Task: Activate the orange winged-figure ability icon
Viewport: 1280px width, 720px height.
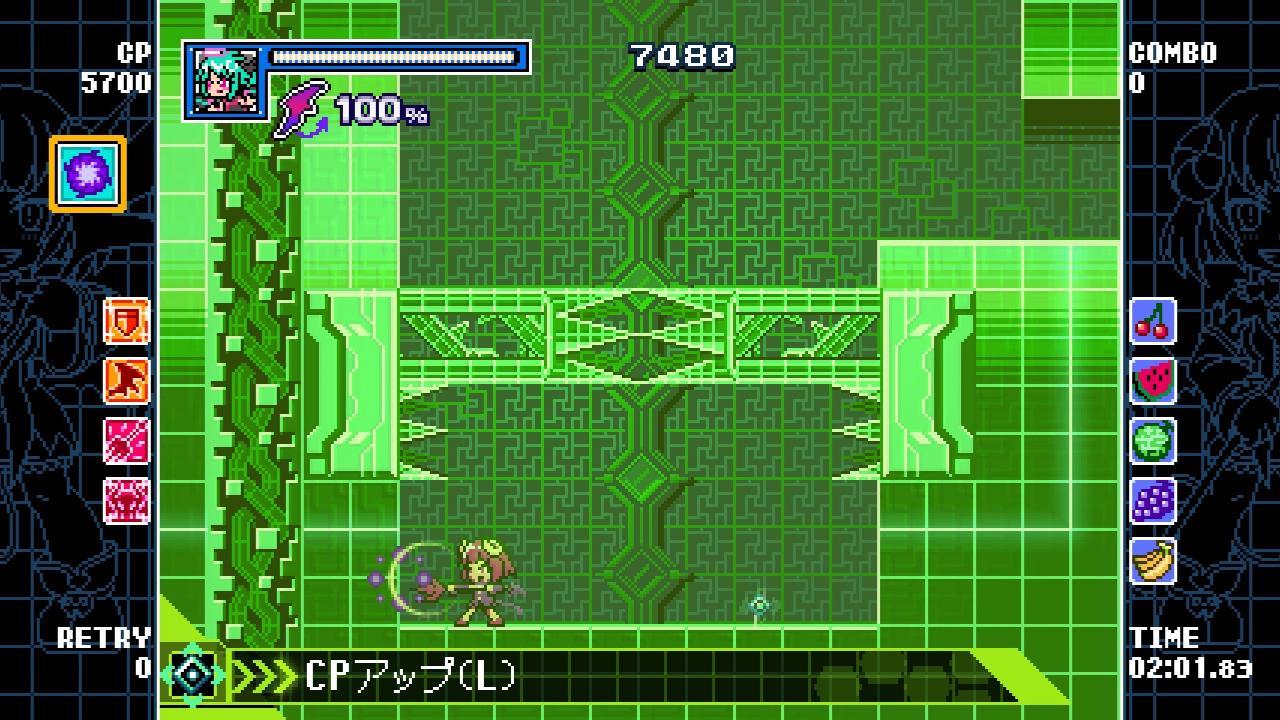Action: tap(127, 381)
